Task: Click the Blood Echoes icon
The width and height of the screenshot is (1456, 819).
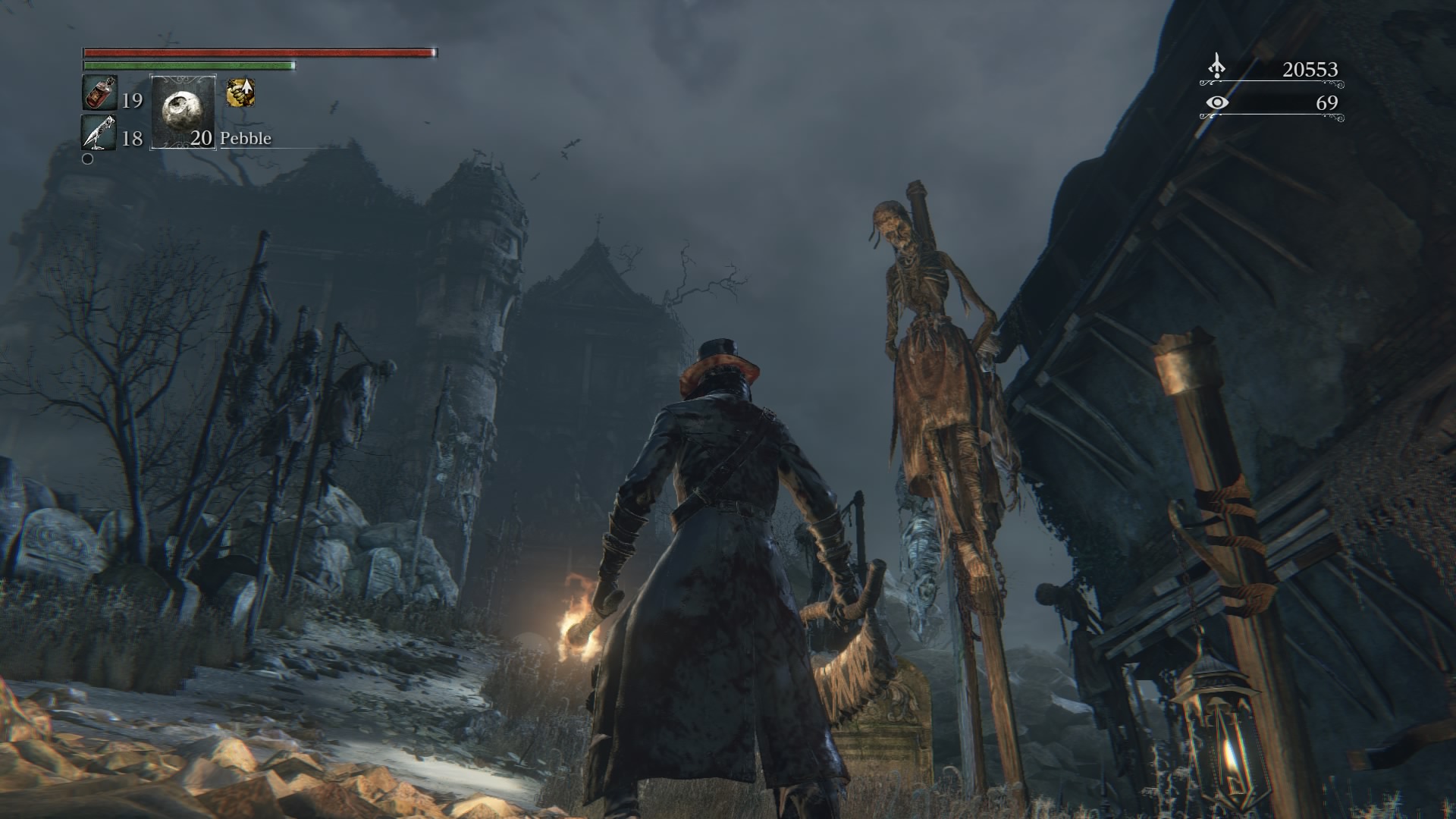Action: [1216, 67]
